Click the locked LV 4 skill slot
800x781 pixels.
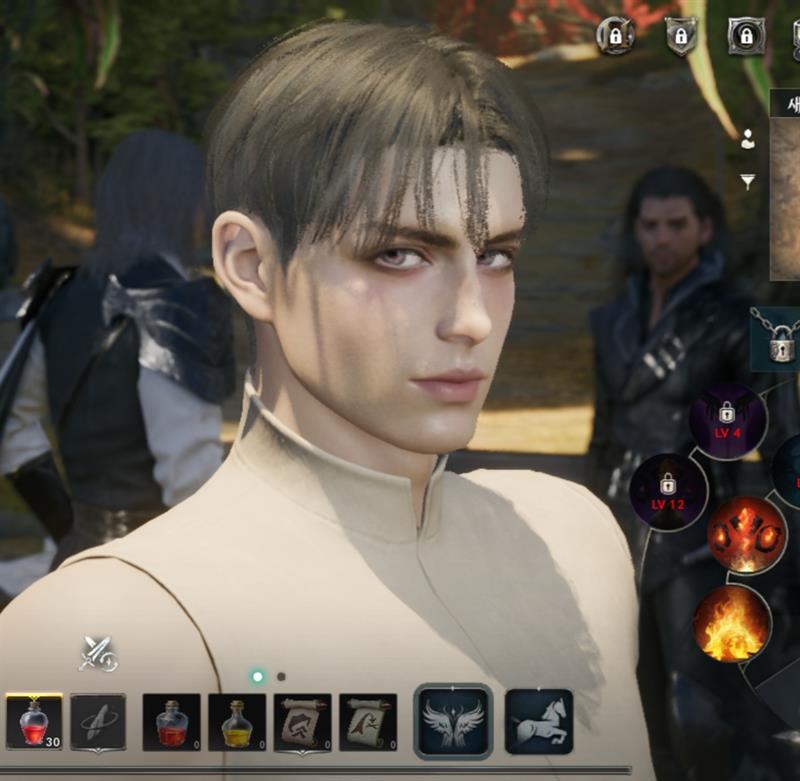(x=727, y=421)
